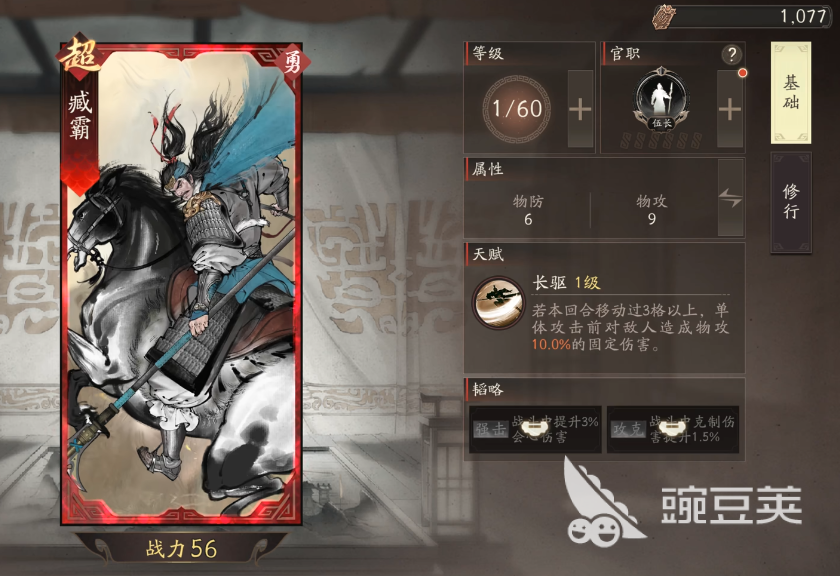Open the 修行 tab
Screen dimensions: 840x576
coord(790,202)
